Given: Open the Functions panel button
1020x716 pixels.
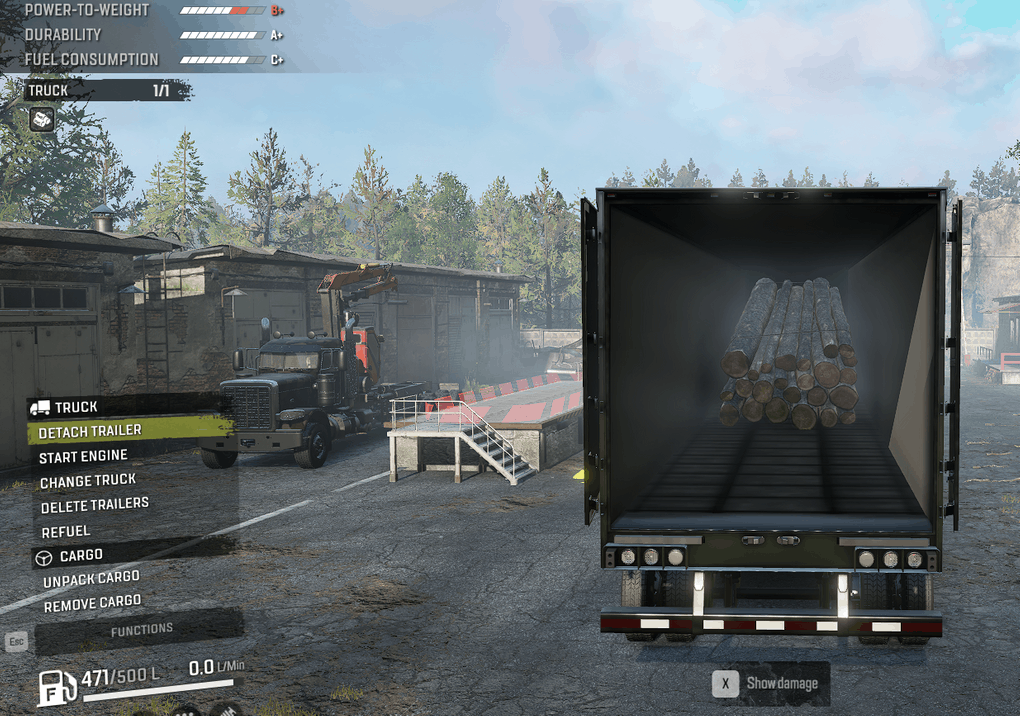Looking at the screenshot, I should click(x=141, y=630).
